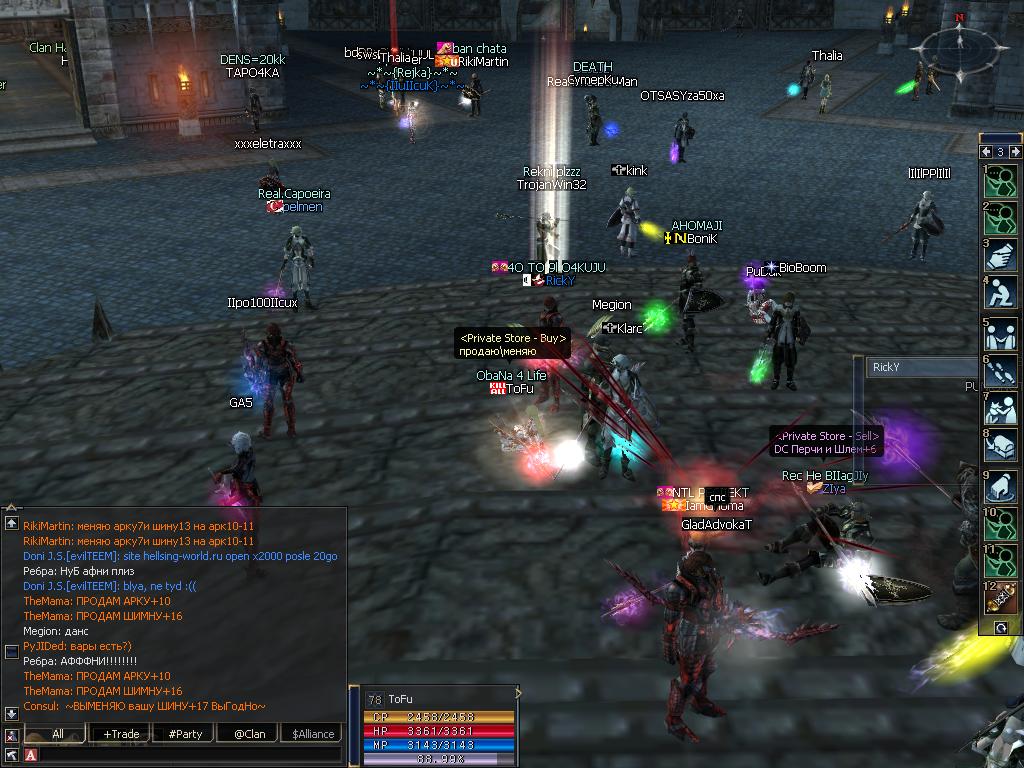The image size is (1024, 768).
Task: Click the compass radar in the corner
Action: point(960,50)
